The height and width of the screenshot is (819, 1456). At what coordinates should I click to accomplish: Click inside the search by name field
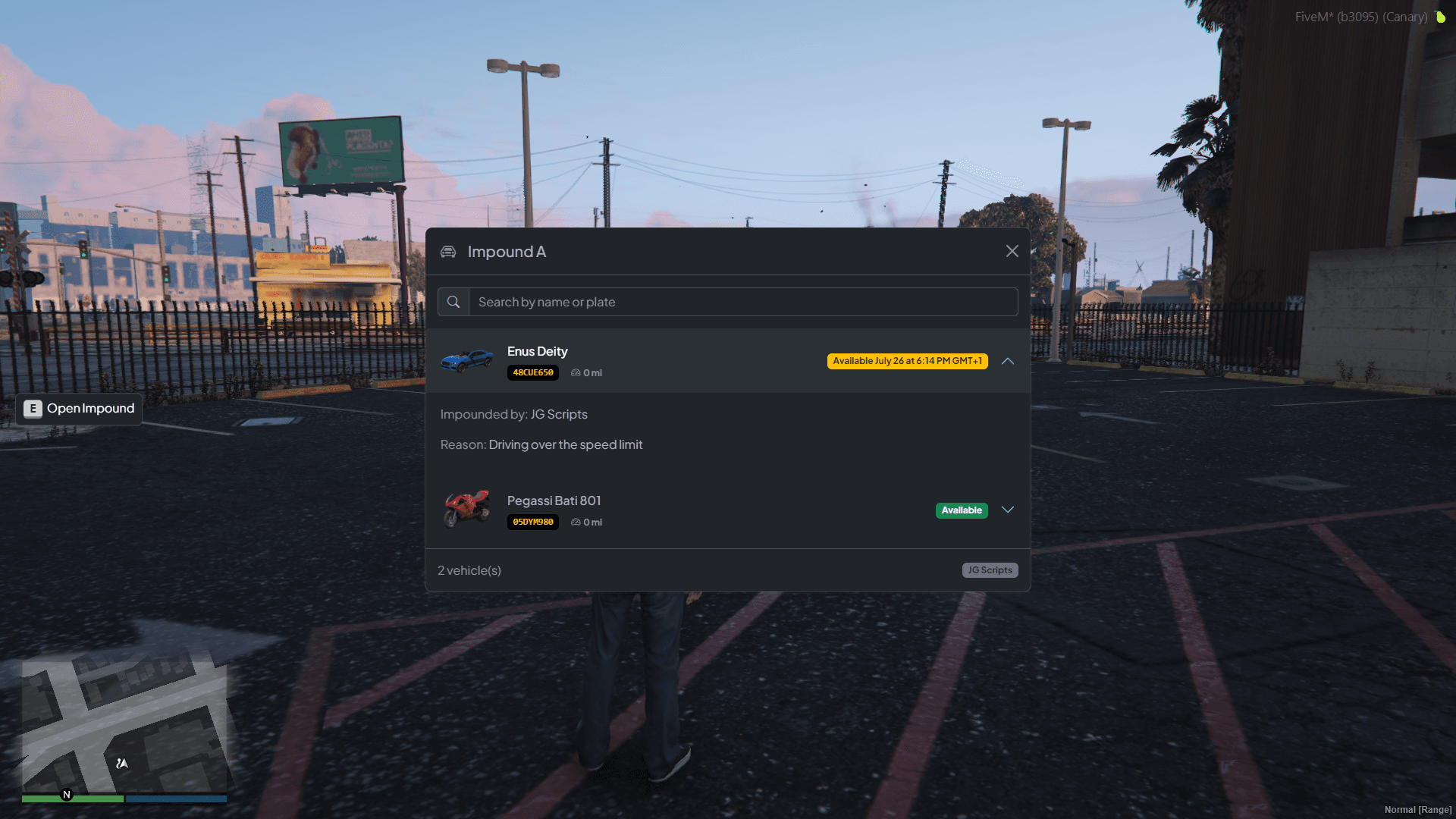click(682, 301)
